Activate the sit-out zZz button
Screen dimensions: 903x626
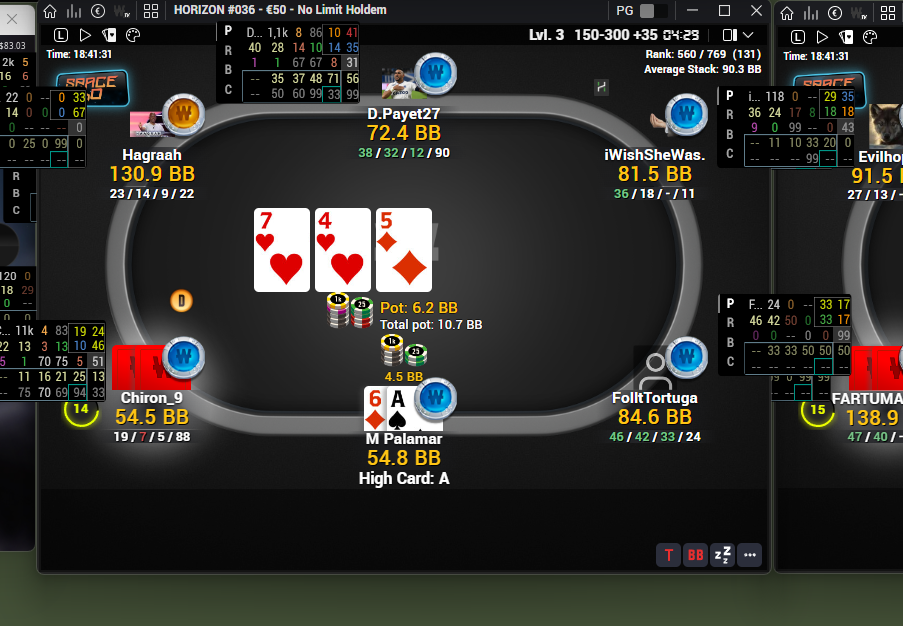tap(722, 555)
